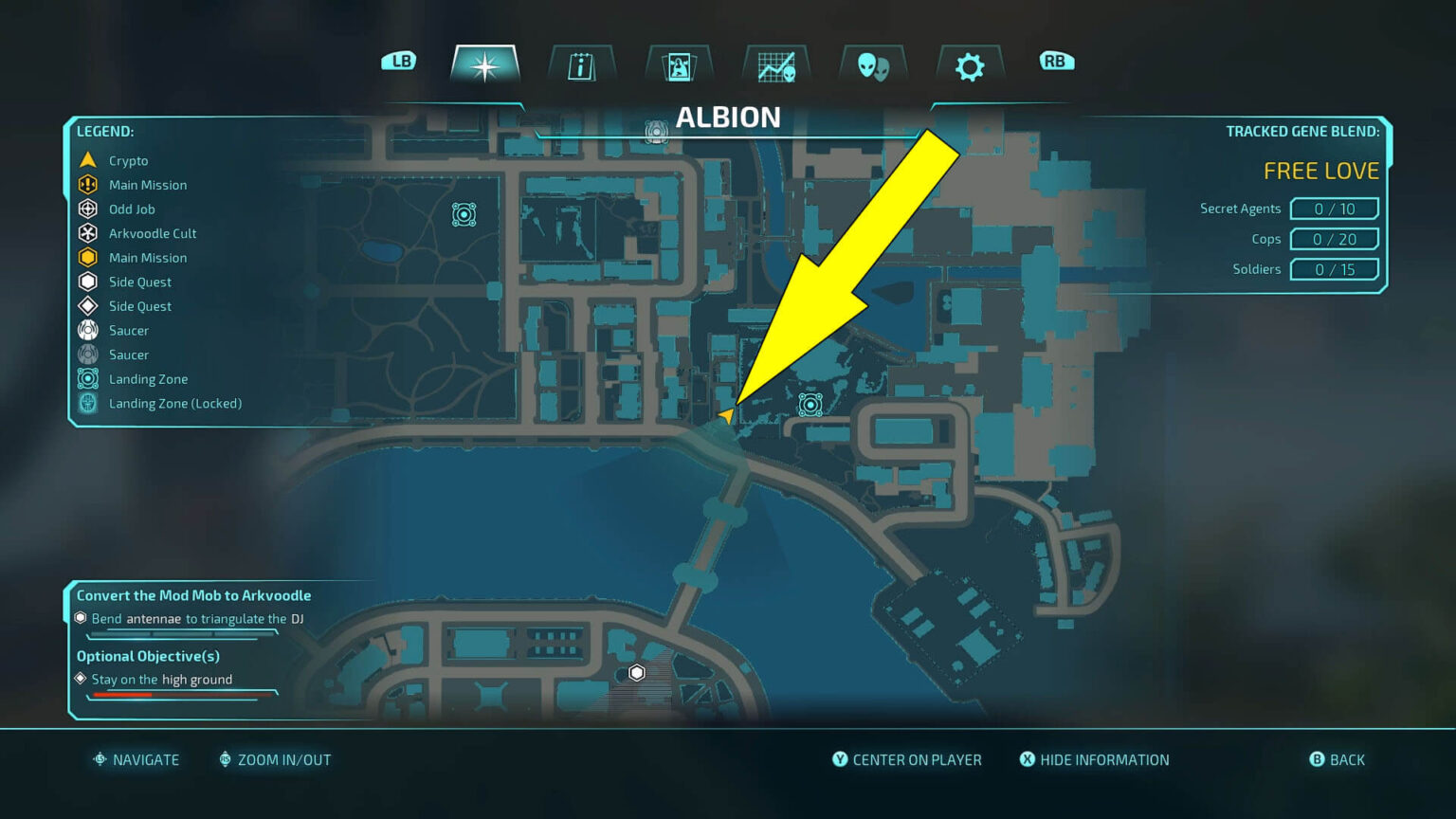Click the Saucer icon in the legend
This screenshot has width=1456, height=819.
point(87,330)
